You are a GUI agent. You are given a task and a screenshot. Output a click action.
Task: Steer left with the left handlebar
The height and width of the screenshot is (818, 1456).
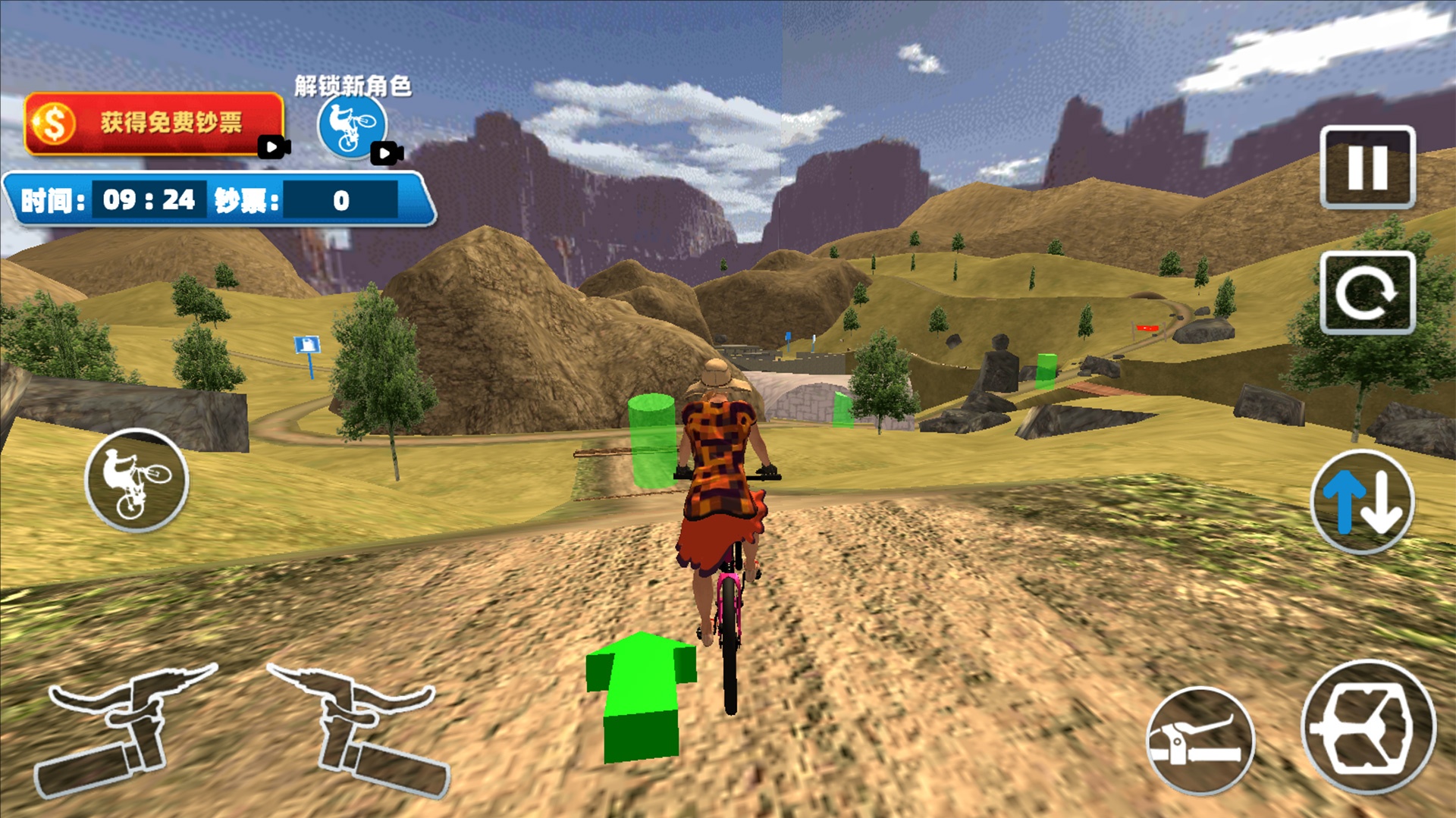pos(125,728)
